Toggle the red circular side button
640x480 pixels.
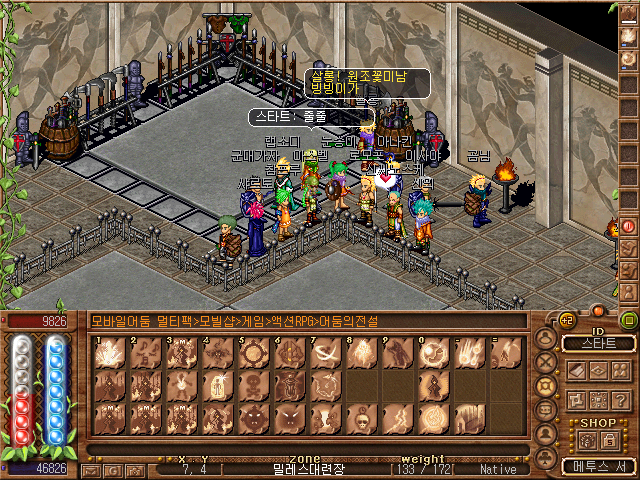coord(629,226)
